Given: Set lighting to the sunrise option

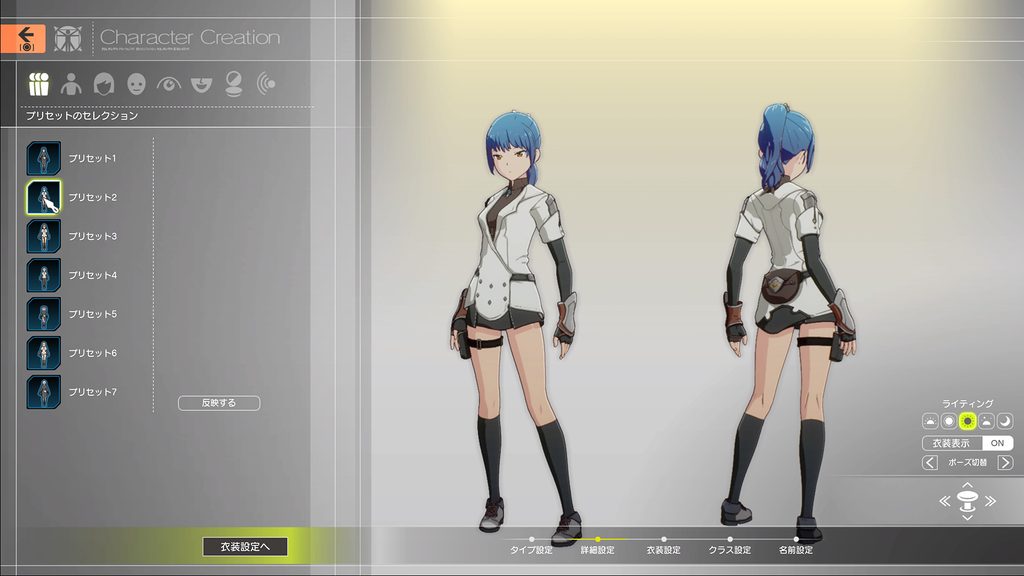Looking at the screenshot, I should [930, 421].
